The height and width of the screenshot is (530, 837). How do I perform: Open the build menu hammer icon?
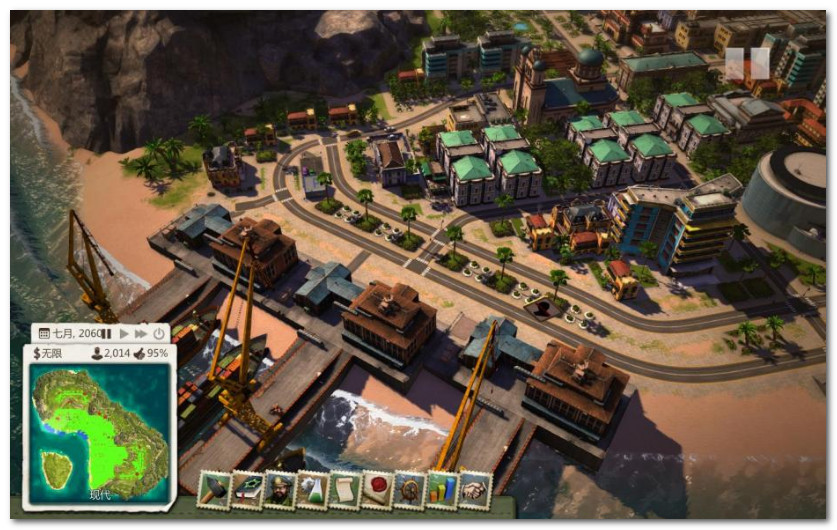pyautogui.click(x=215, y=489)
